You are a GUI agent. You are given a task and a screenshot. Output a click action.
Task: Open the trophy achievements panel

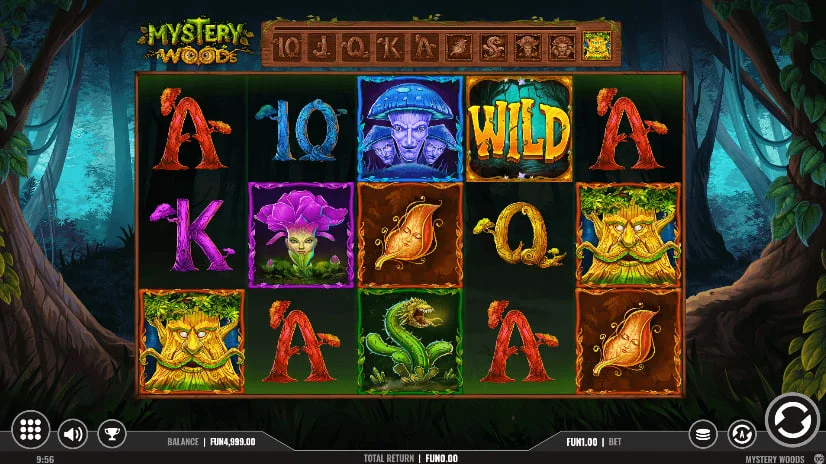111,433
